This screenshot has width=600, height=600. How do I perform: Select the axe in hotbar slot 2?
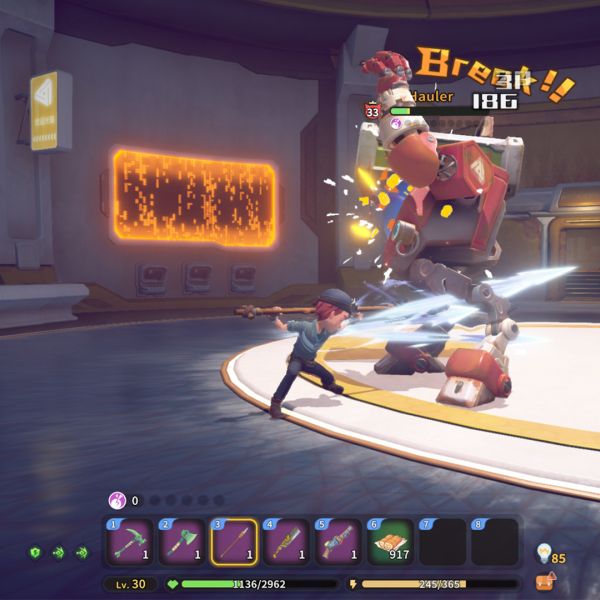182,542
